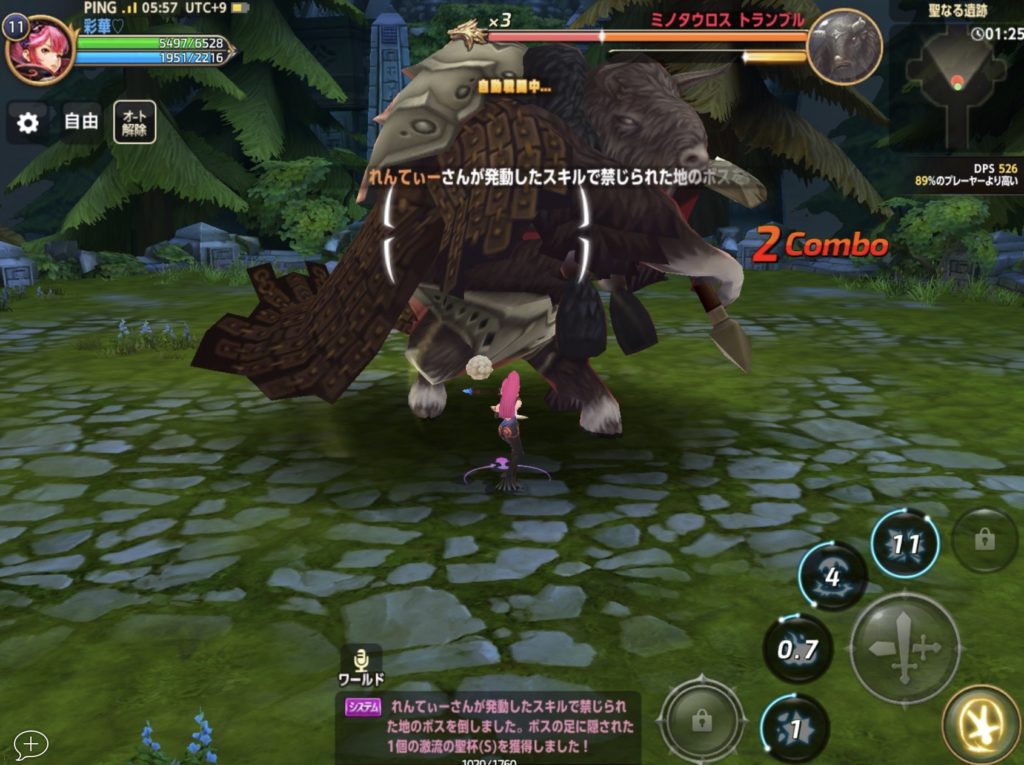Use the skill with 11-second cooldown
1024x765 pixels.
coord(905,545)
